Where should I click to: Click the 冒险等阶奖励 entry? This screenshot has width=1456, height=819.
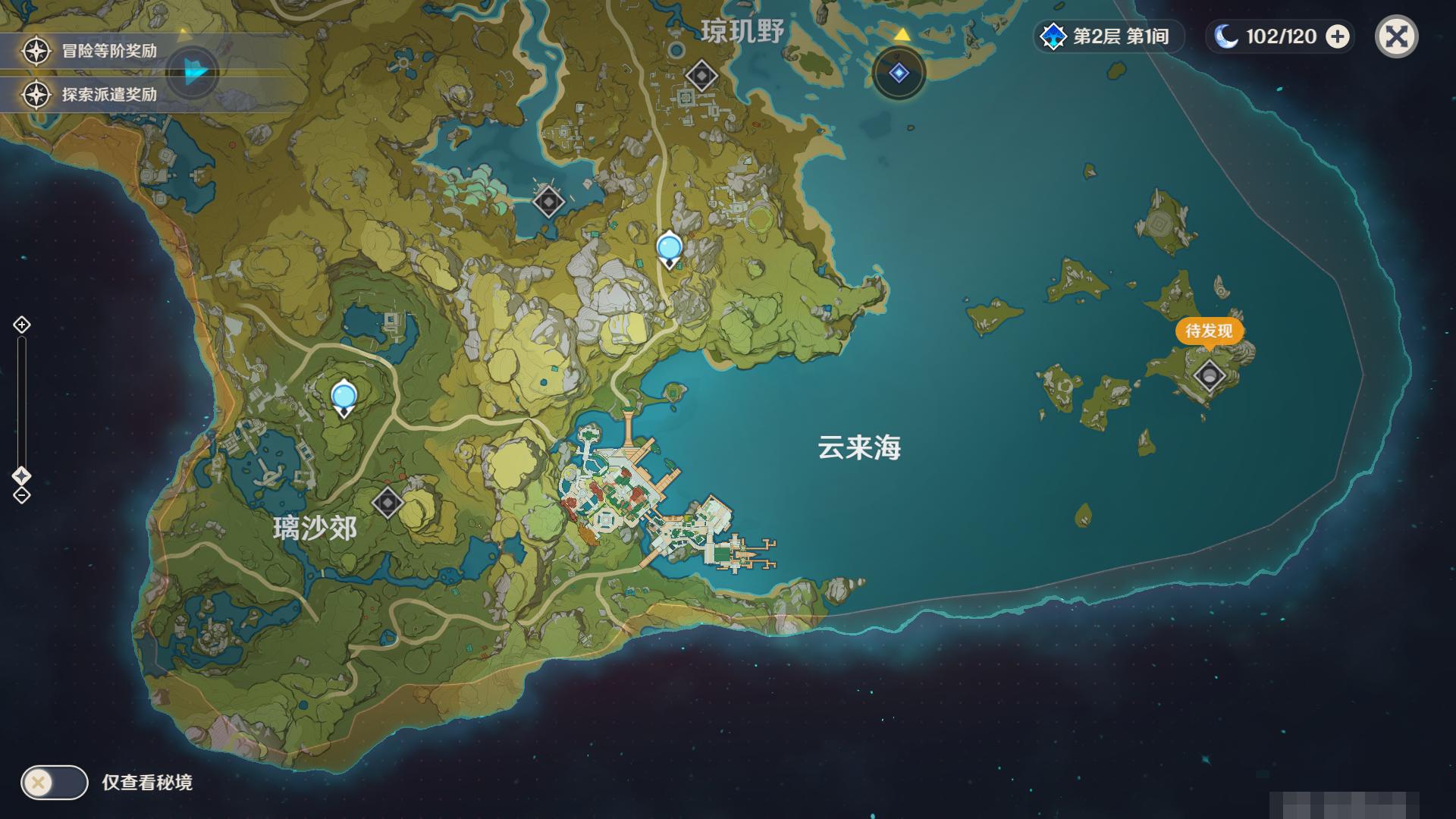(x=106, y=51)
